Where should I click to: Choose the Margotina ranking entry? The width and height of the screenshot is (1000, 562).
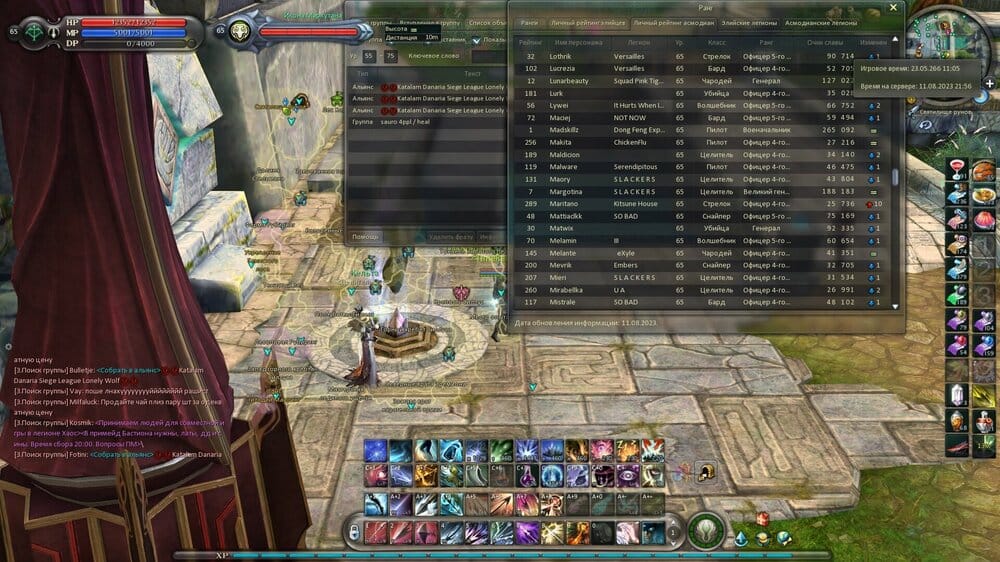point(567,191)
